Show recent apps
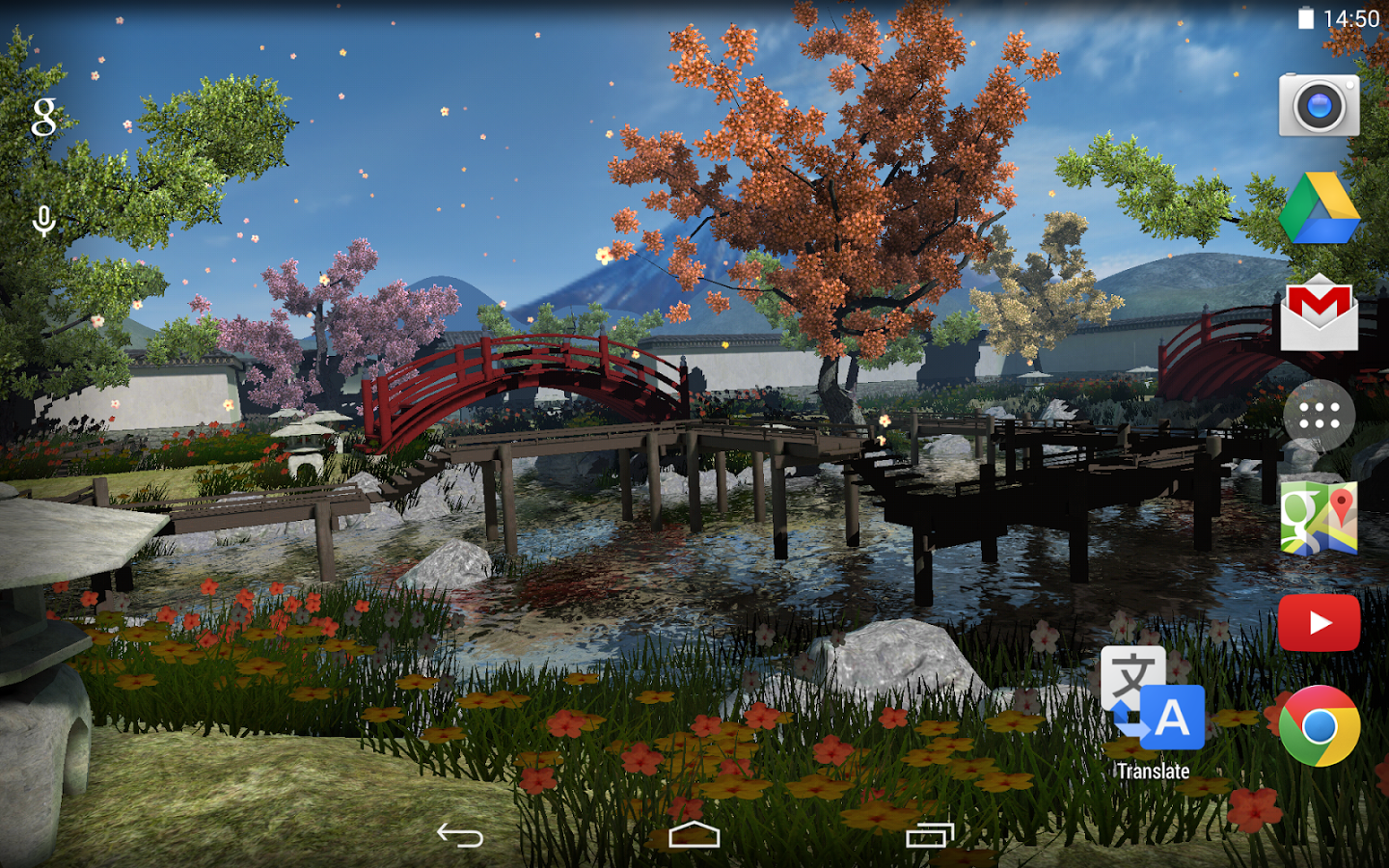The image size is (1389, 868). [x=929, y=834]
